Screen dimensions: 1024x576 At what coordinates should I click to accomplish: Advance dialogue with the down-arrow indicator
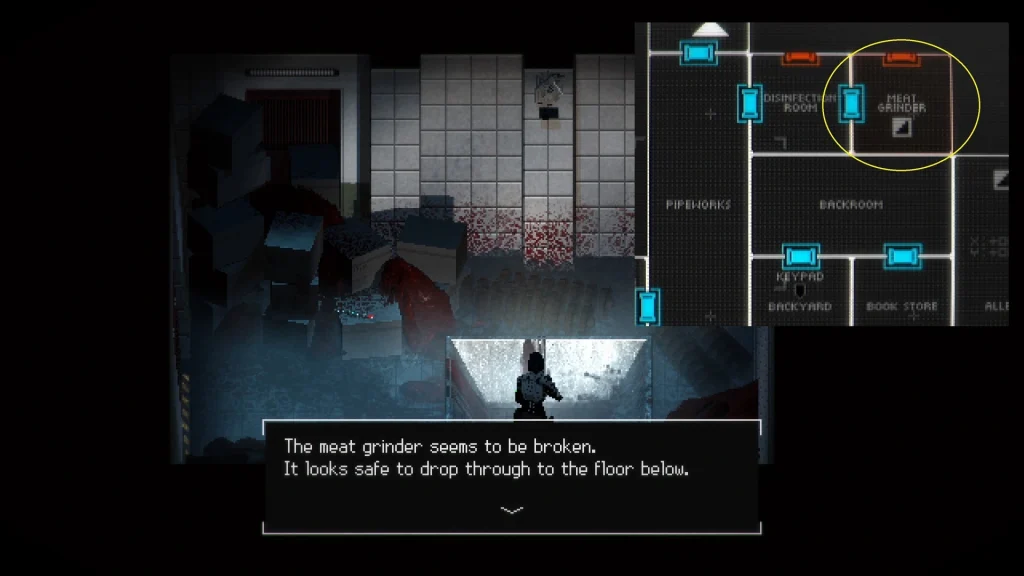pos(511,510)
